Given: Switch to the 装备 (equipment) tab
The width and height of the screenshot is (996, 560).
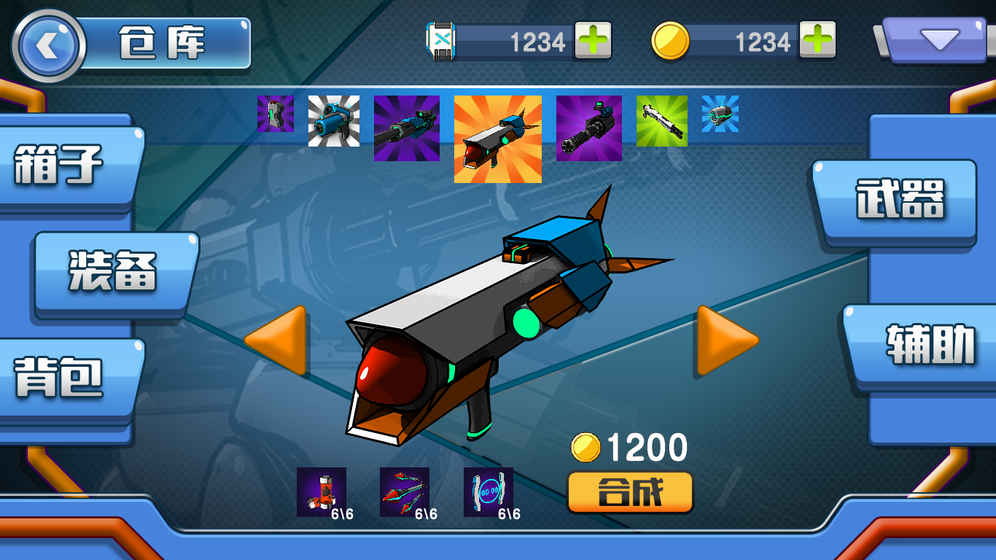Looking at the screenshot, I should 112,272.
